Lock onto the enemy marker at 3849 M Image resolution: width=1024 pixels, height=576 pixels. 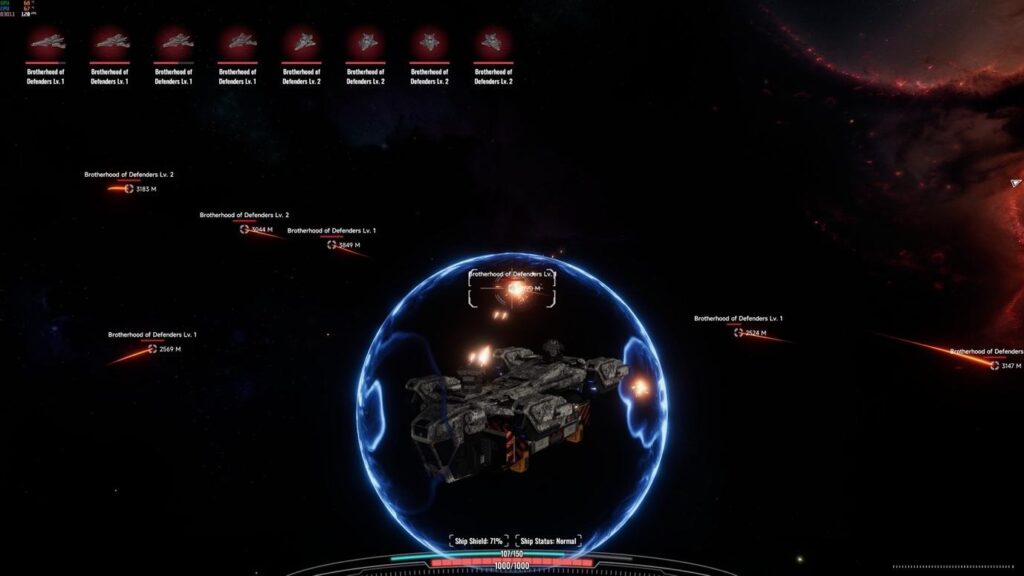pos(332,244)
